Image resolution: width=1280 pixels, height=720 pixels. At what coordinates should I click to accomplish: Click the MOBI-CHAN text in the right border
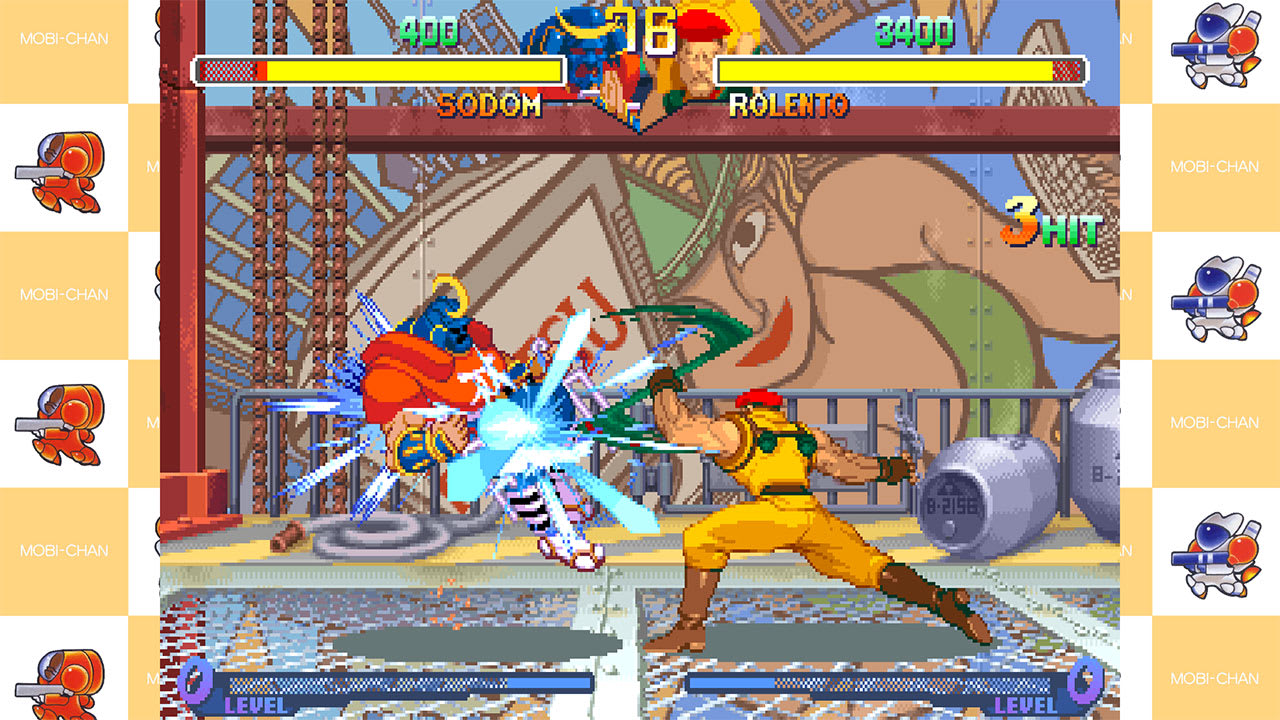pos(1215,166)
